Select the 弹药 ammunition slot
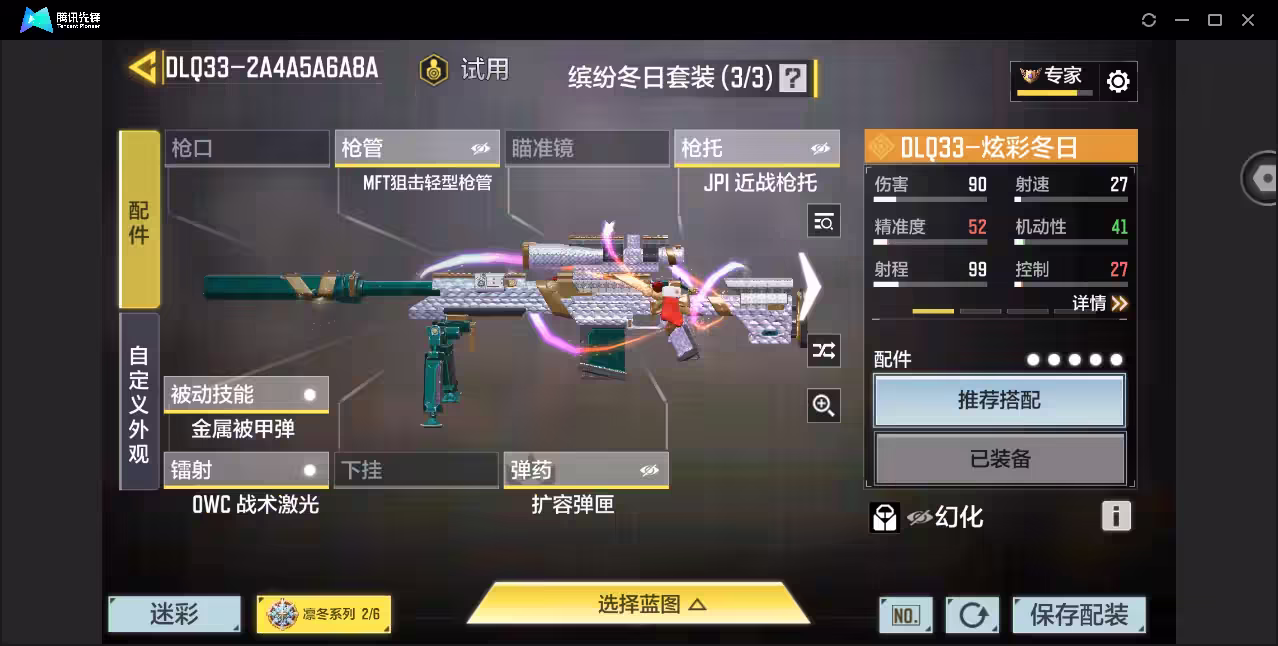 pos(586,470)
